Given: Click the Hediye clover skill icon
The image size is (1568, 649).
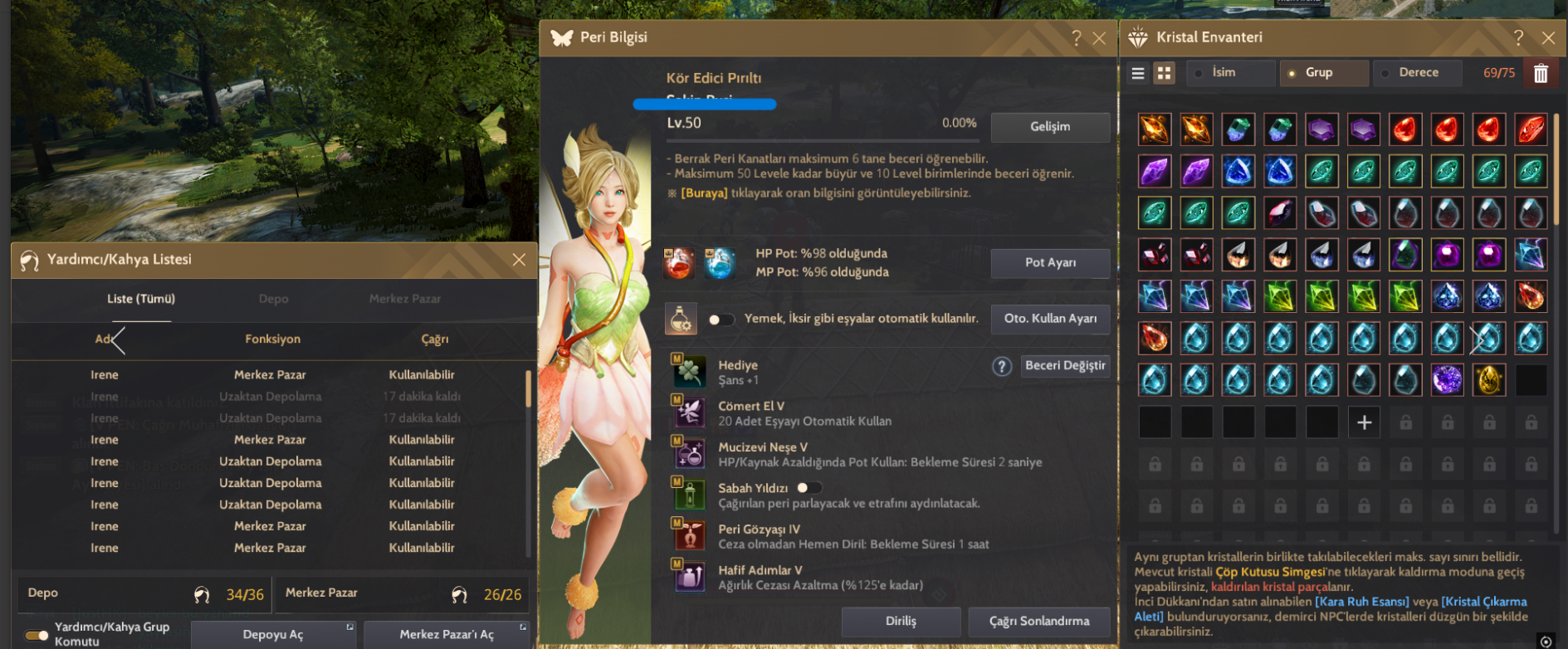Looking at the screenshot, I should pos(690,372).
